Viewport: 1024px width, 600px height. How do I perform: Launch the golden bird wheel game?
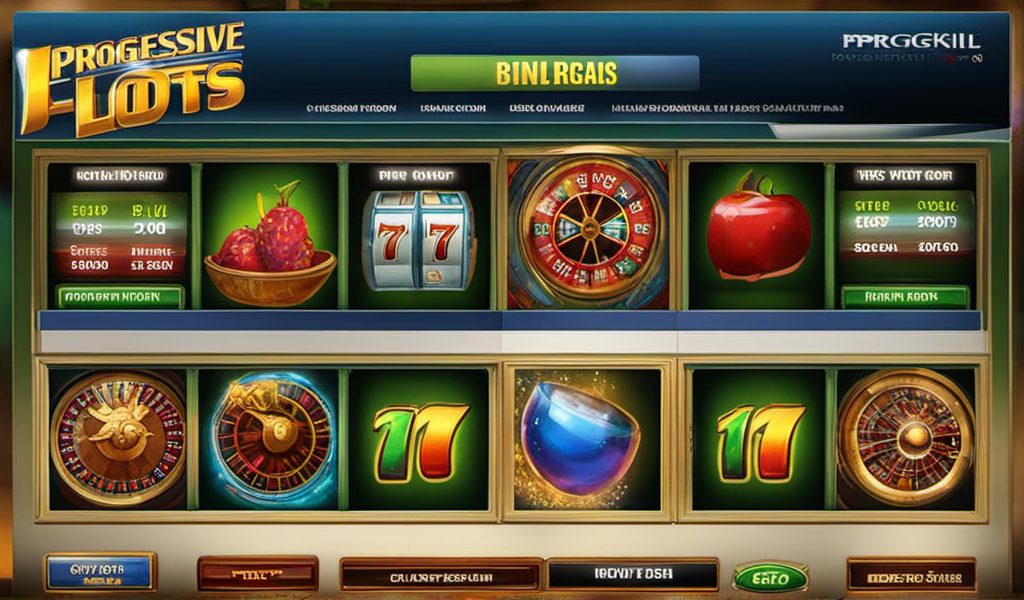(118, 439)
